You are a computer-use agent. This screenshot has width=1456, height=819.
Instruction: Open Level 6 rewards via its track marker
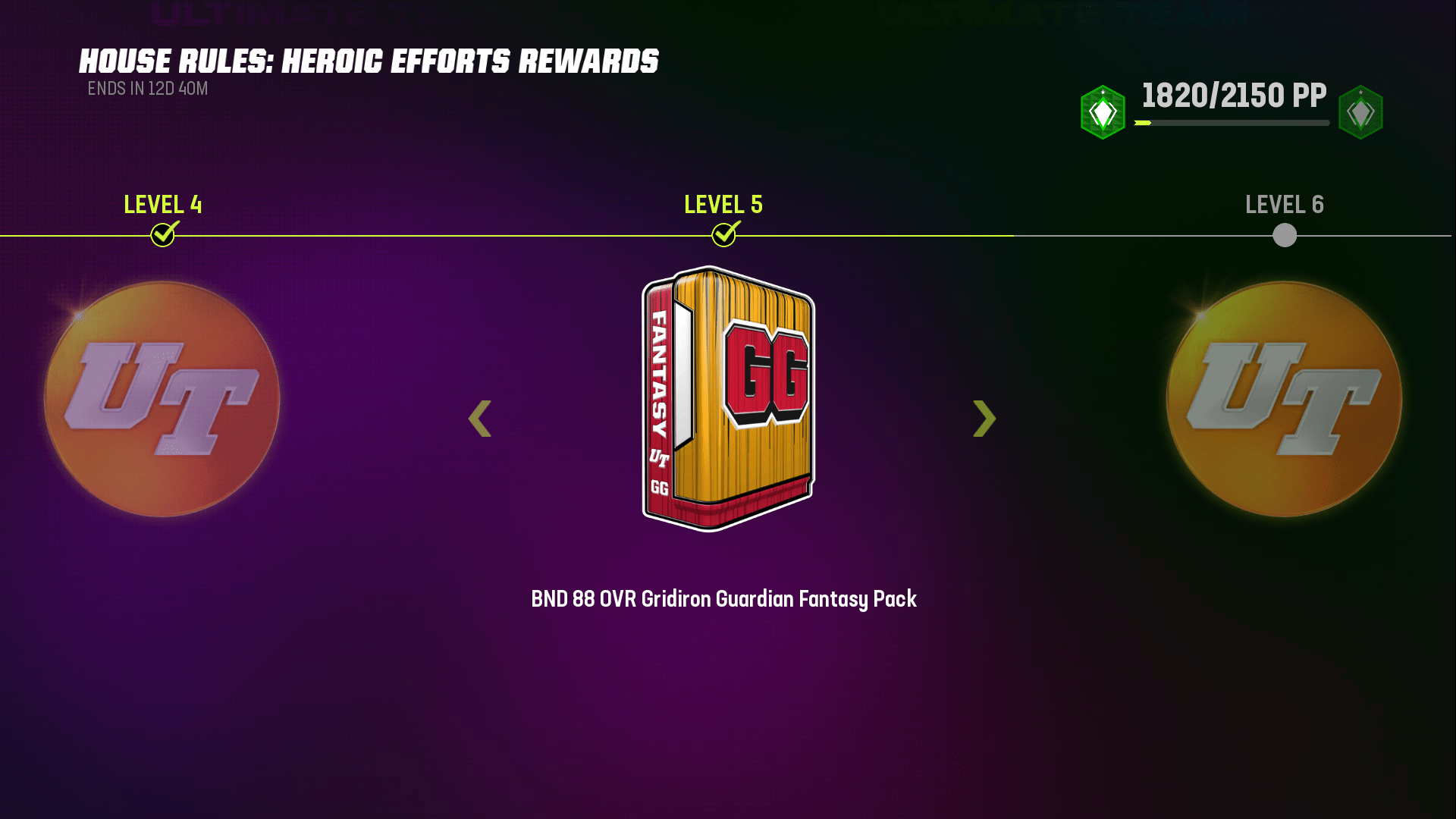tap(1284, 236)
